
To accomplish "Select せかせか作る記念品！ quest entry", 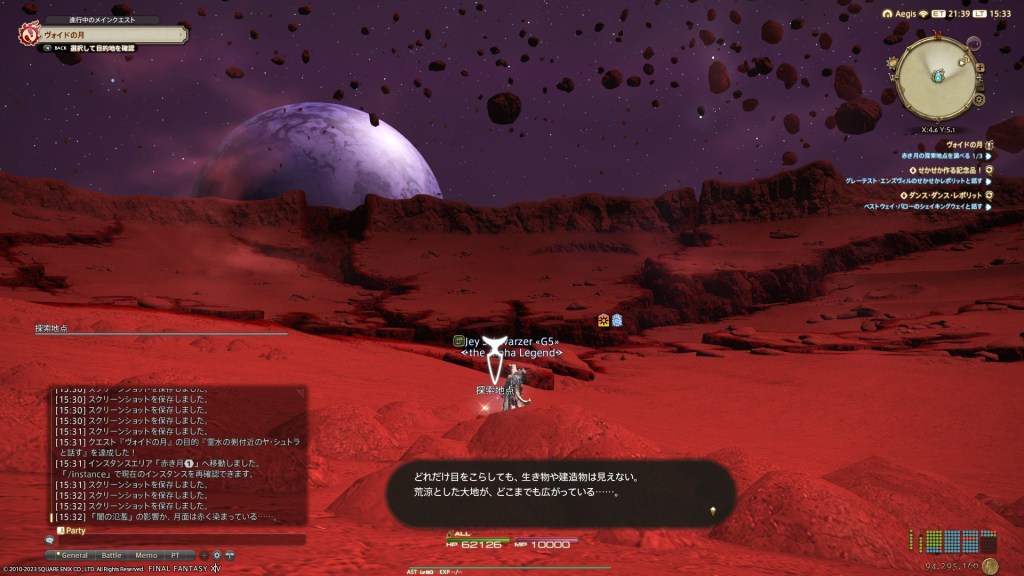I will [944, 170].
